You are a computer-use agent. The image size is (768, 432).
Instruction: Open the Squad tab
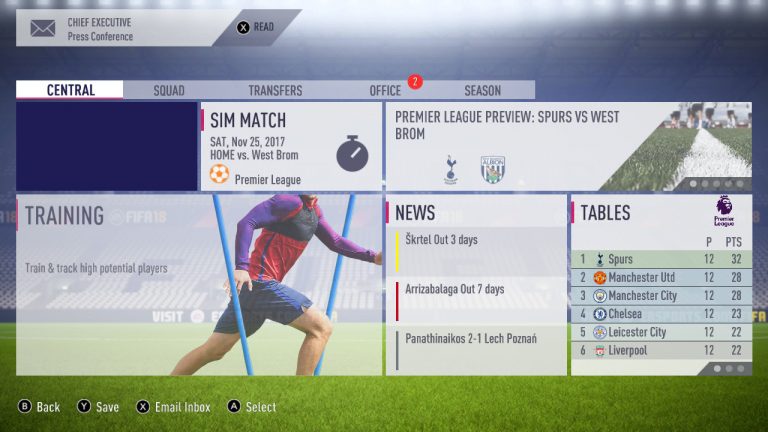click(169, 90)
